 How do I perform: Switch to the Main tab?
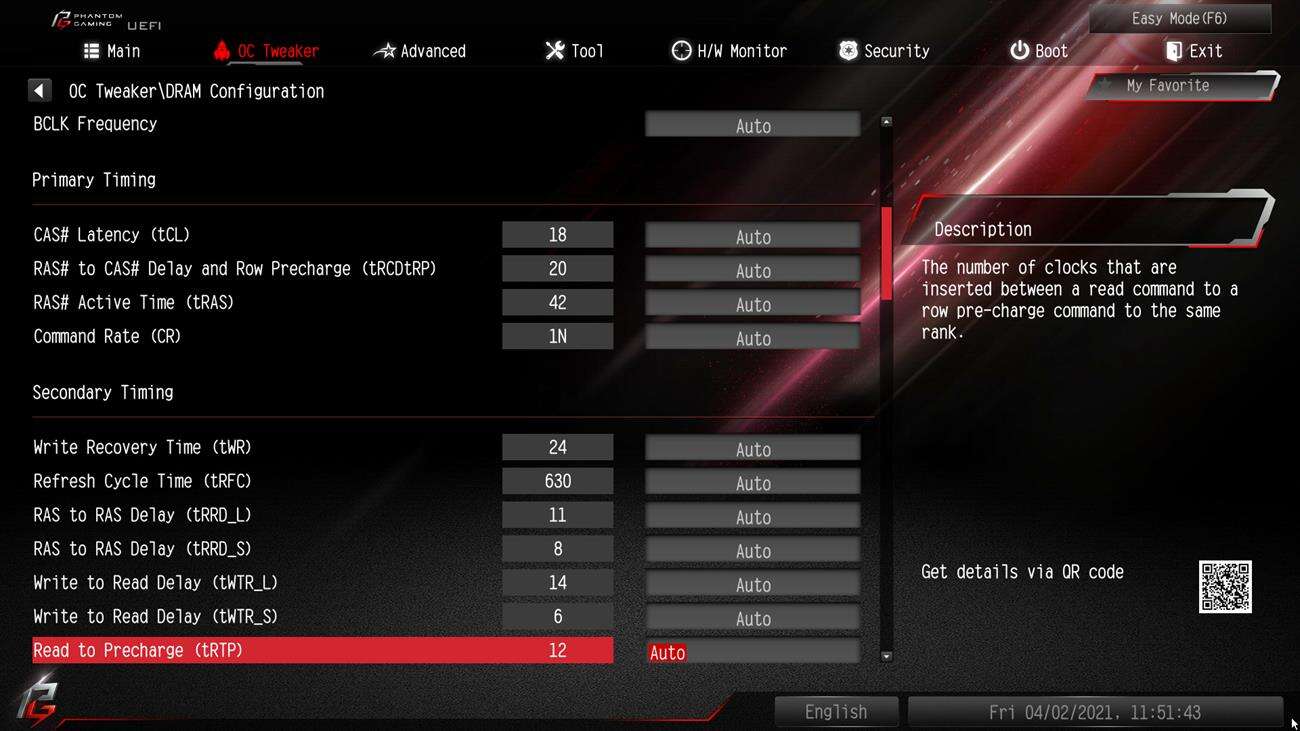point(111,51)
